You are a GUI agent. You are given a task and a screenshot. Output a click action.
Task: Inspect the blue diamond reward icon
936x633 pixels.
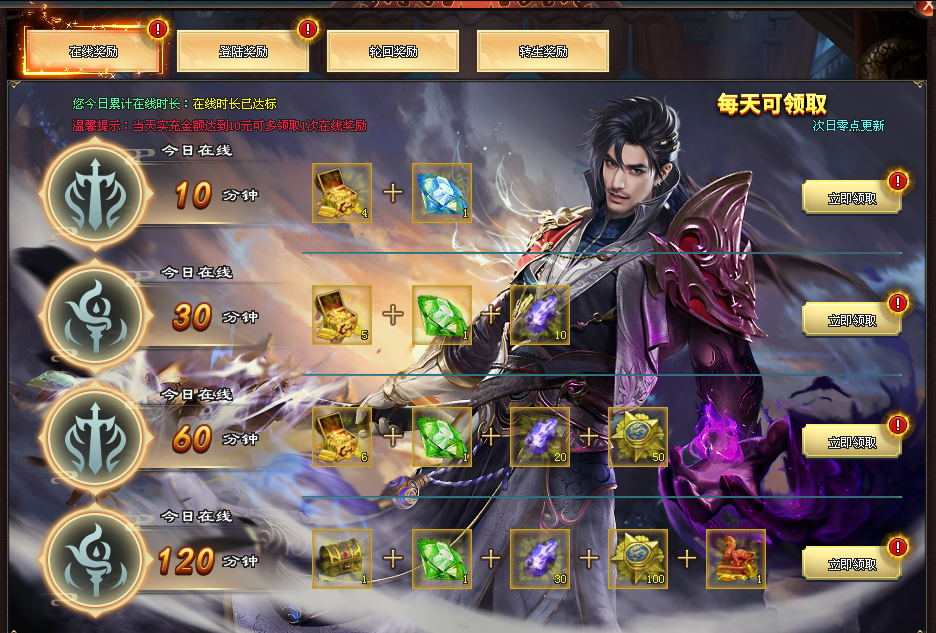click(441, 193)
